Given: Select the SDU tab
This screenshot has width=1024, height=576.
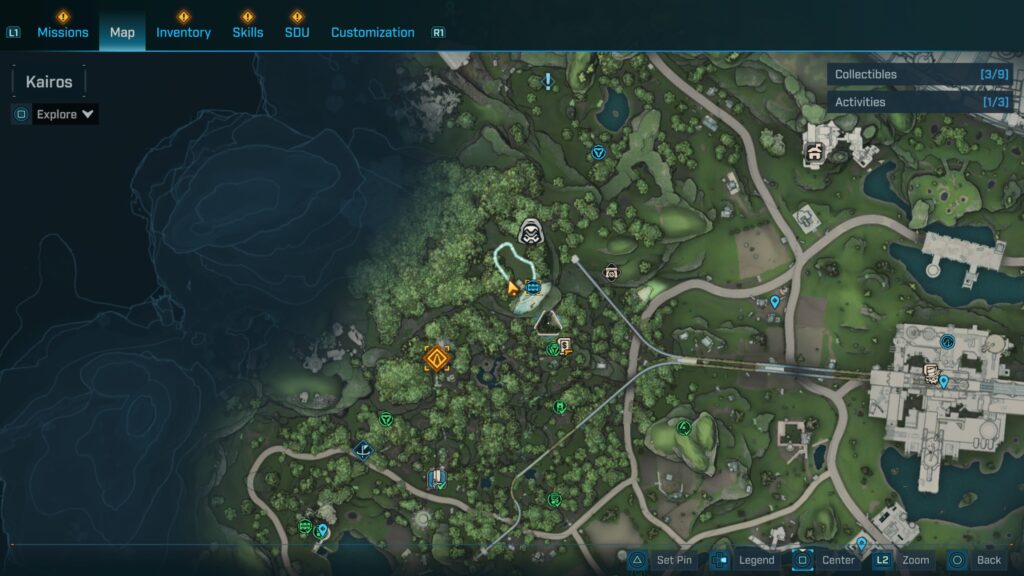Looking at the screenshot, I should 297,32.
